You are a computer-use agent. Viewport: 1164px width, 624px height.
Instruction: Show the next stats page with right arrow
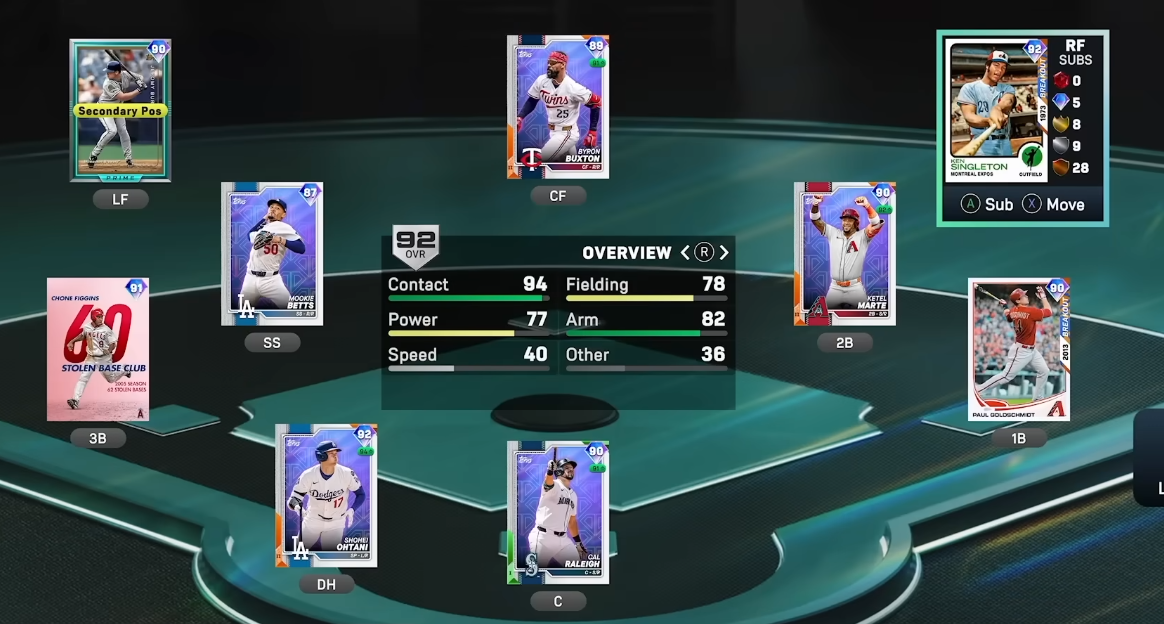[x=724, y=253]
